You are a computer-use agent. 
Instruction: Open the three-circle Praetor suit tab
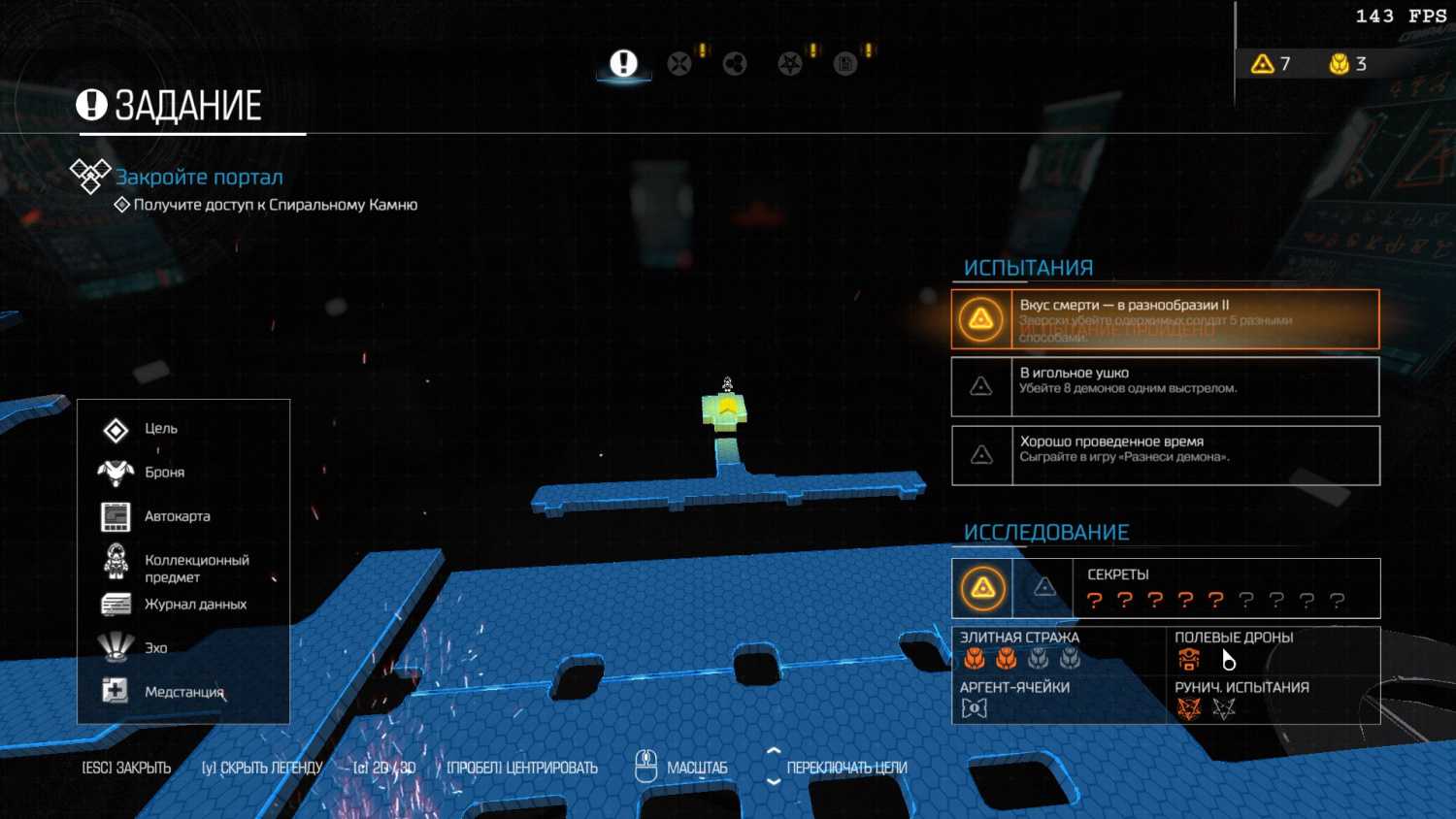pos(735,64)
